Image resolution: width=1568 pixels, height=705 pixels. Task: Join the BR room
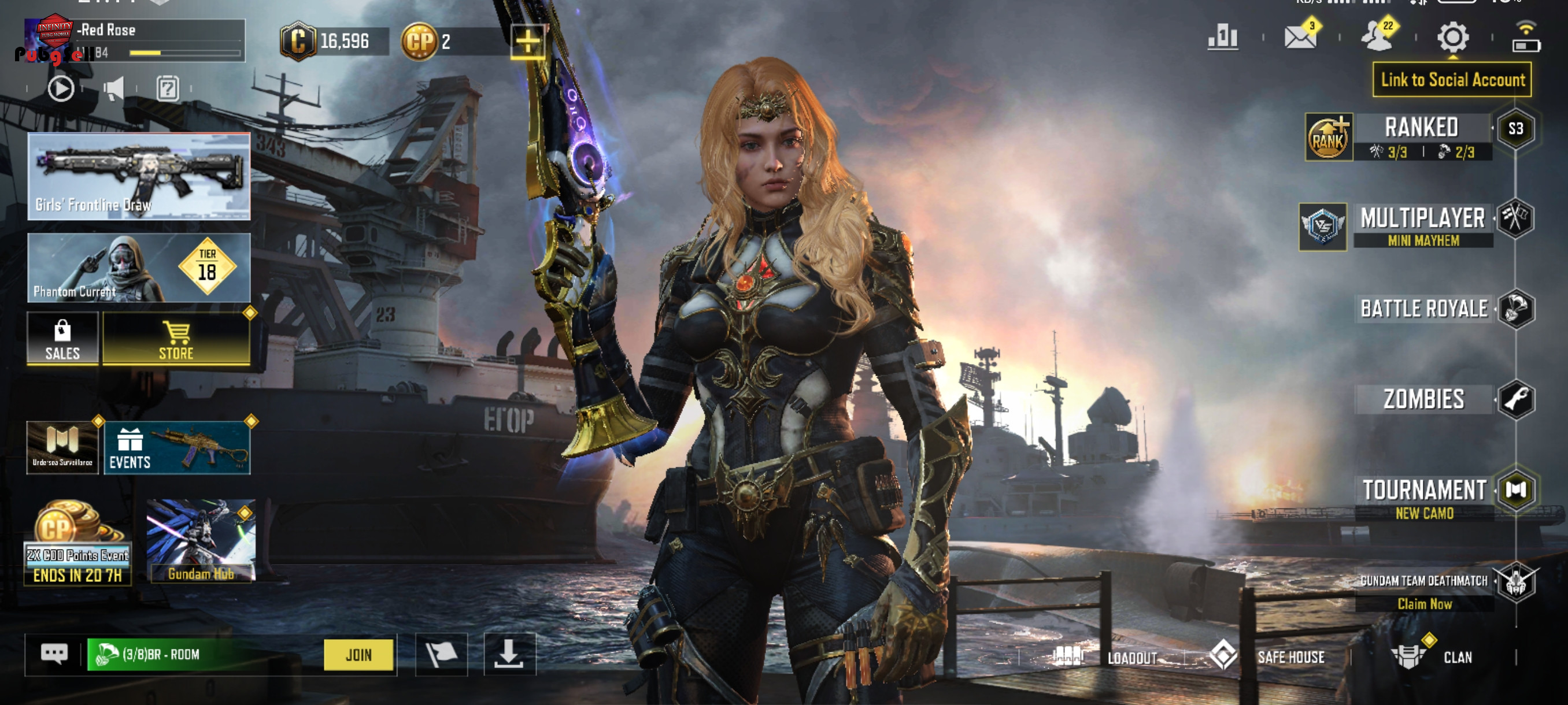358,655
